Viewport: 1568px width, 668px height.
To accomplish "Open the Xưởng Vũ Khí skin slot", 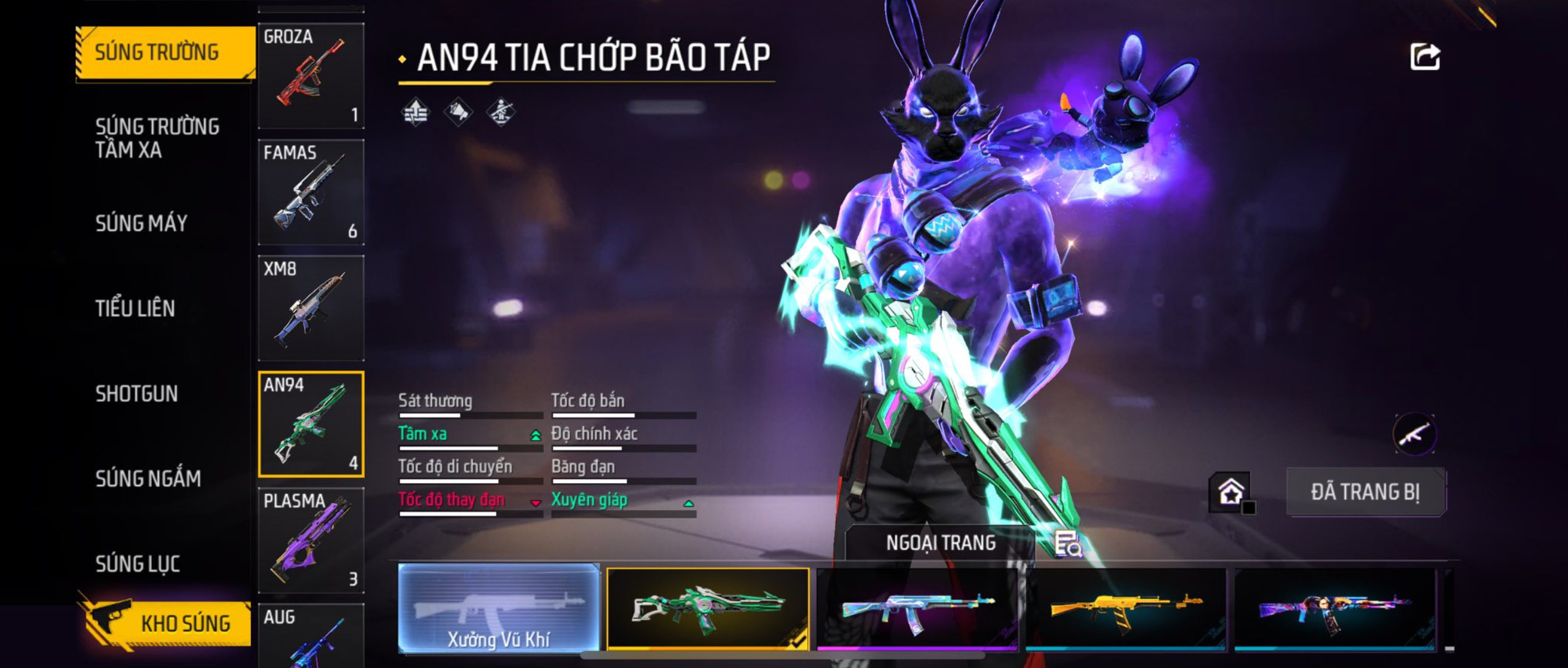I will (499, 608).
